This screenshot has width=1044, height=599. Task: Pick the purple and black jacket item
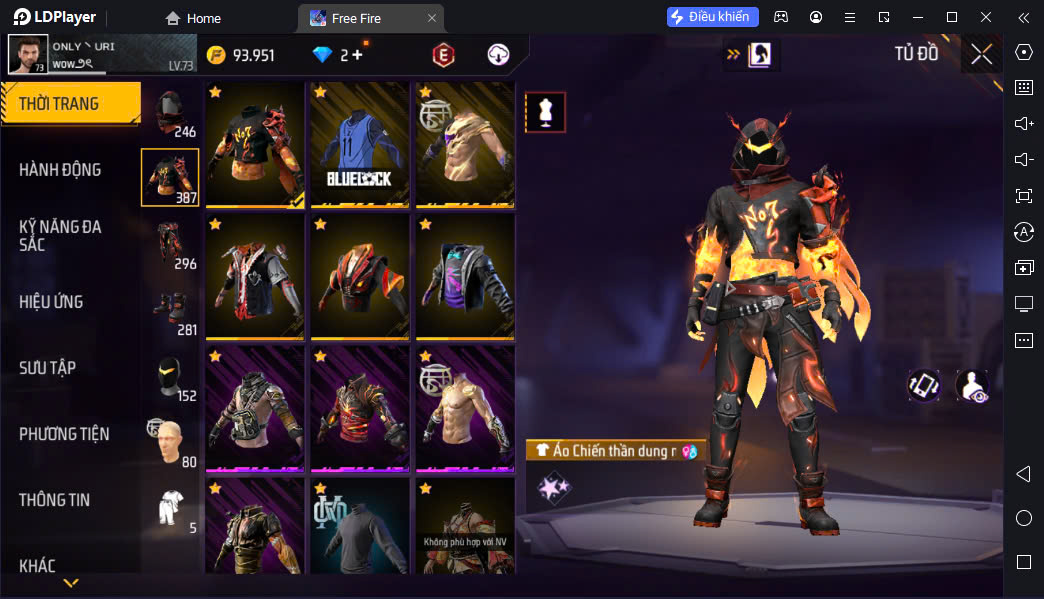click(x=465, y=276)
